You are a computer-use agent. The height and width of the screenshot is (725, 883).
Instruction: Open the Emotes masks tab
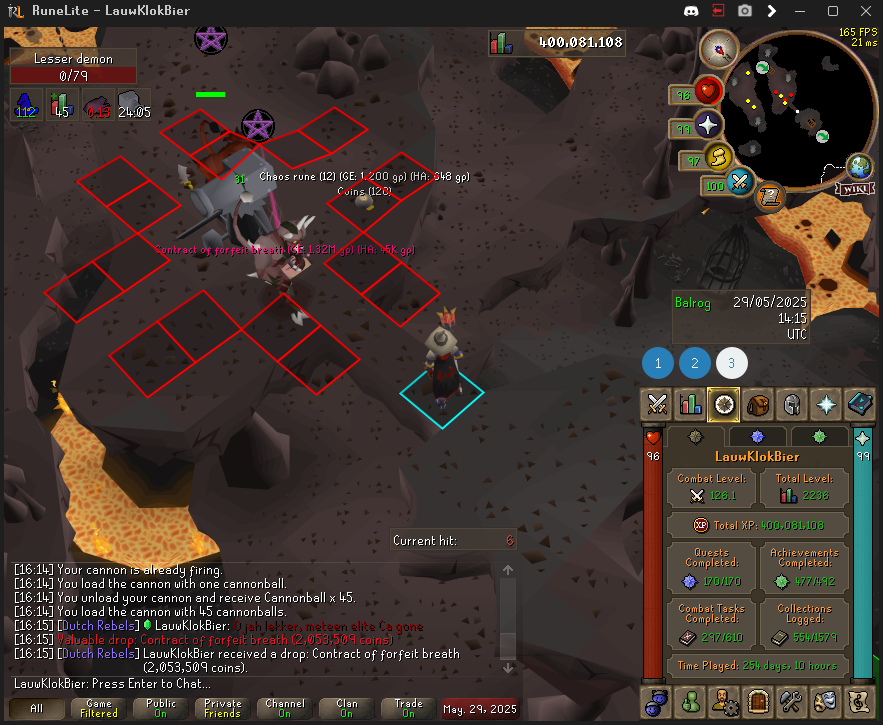825,700
